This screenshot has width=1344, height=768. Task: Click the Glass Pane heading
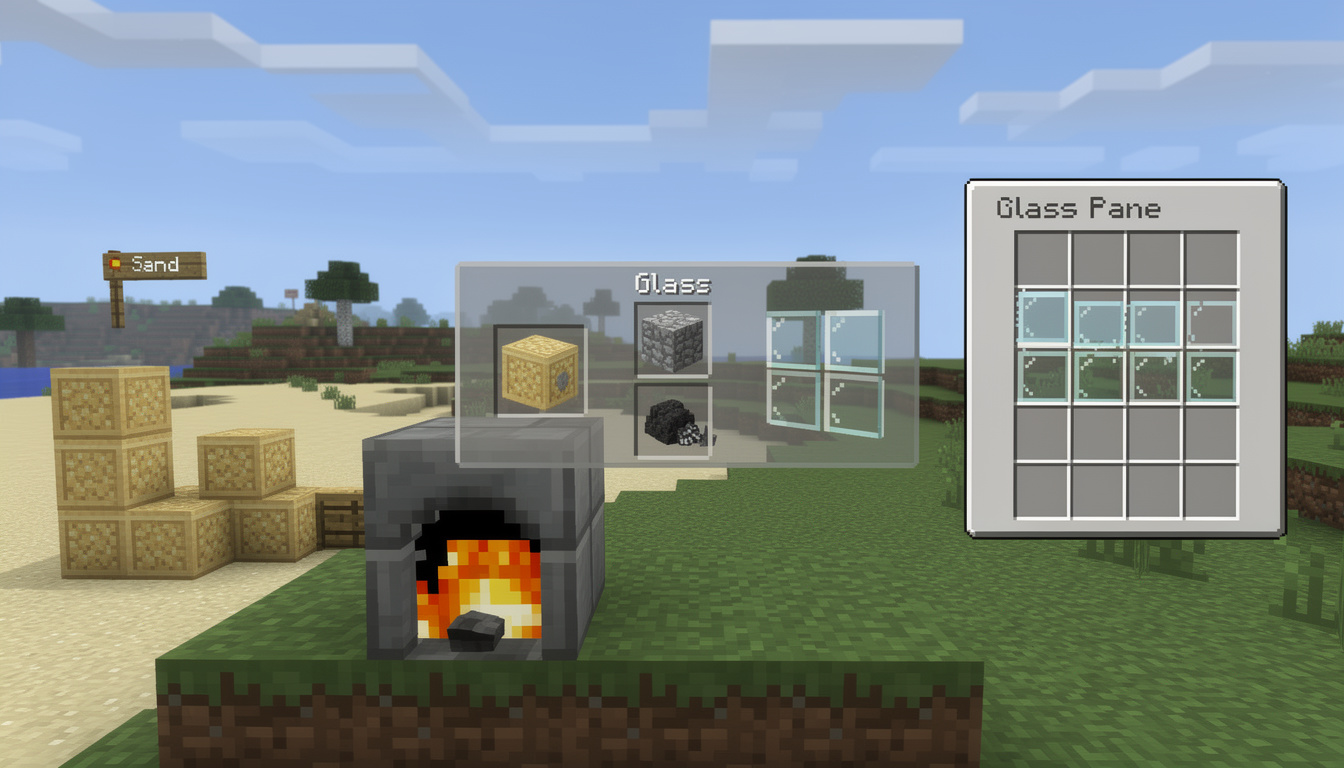coord(1078,208)
